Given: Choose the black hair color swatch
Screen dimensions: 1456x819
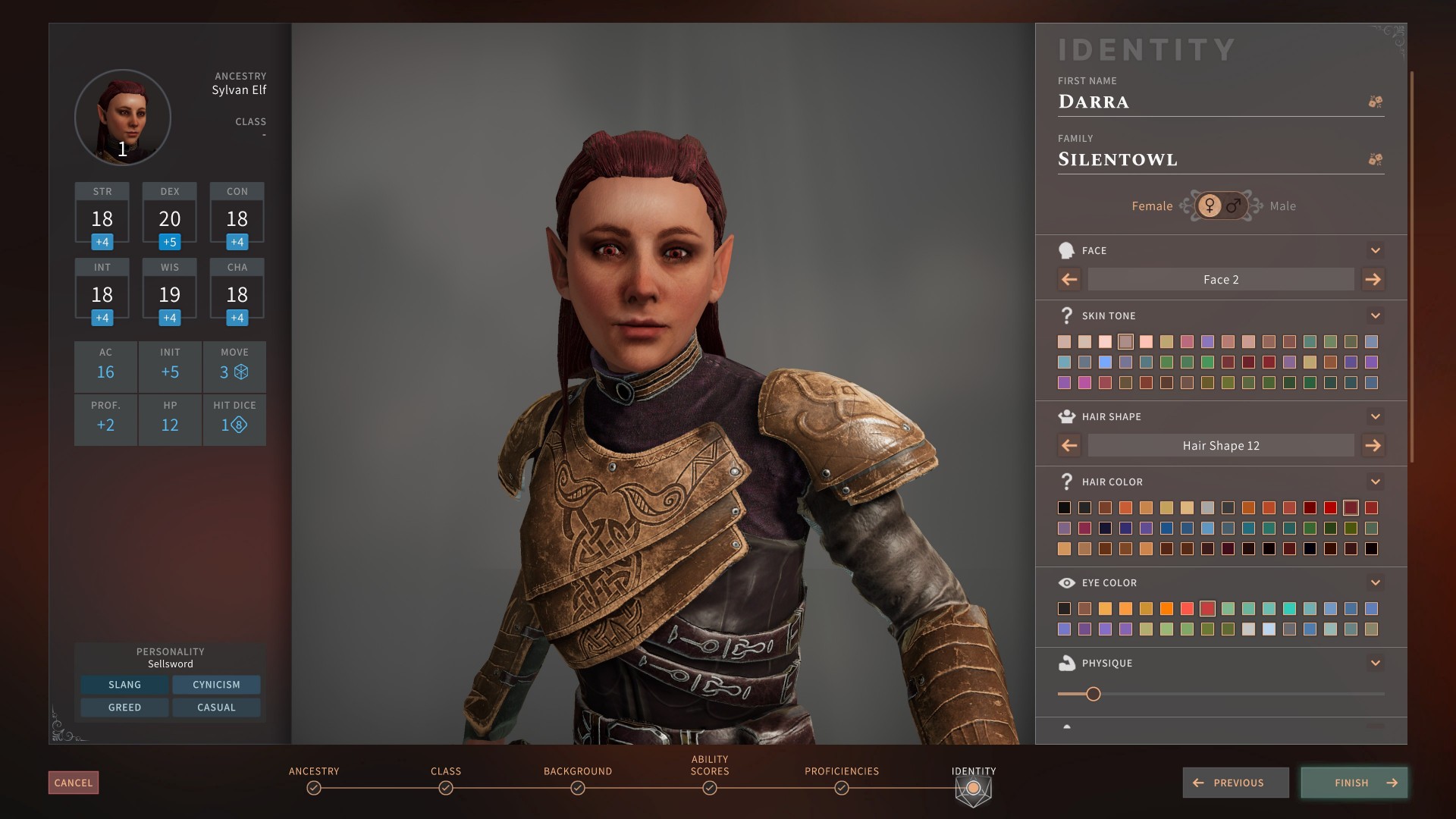Looking at the screenshot, I should point(1065,508).
